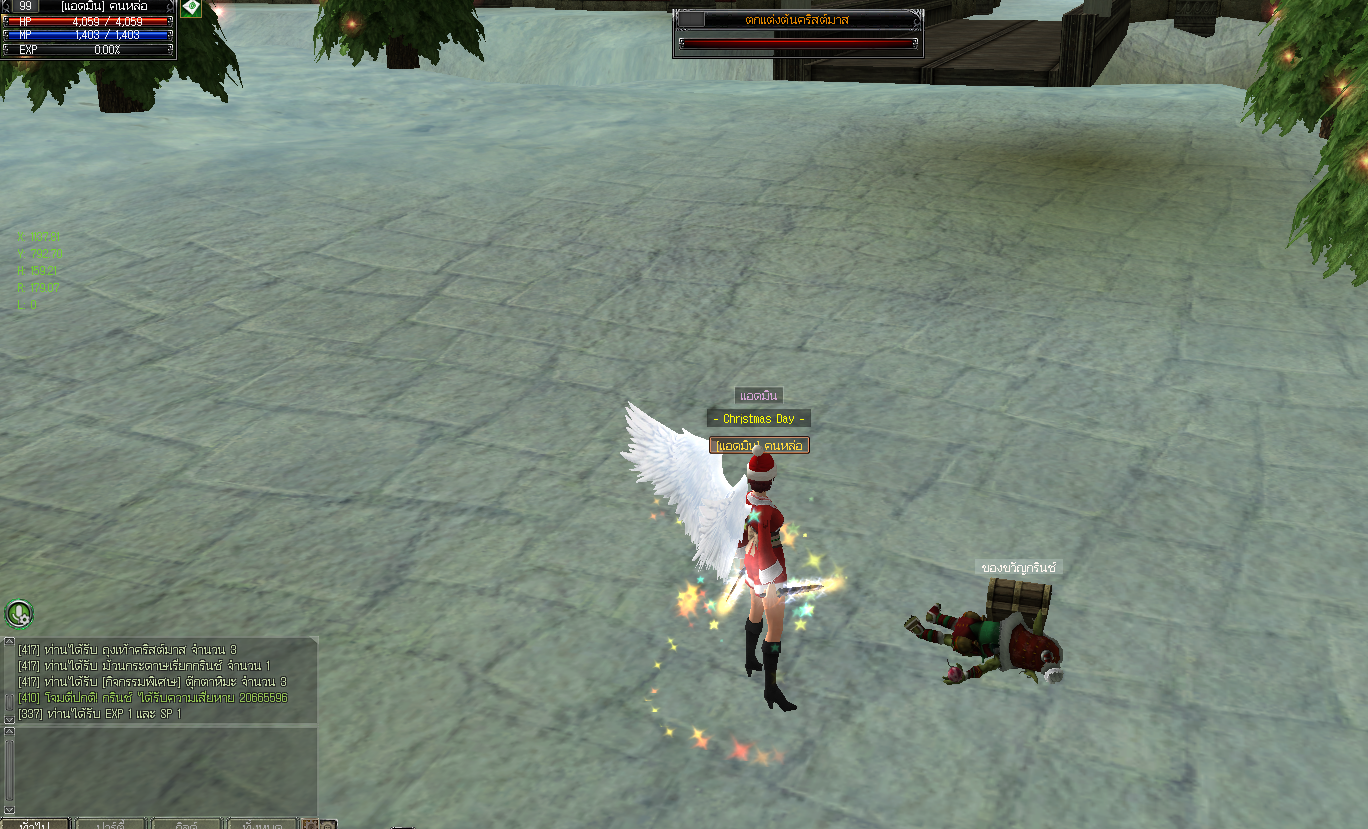Click the lower chat window's scroll-up arrow
1368x829 pixels.
tap(9, 733)
